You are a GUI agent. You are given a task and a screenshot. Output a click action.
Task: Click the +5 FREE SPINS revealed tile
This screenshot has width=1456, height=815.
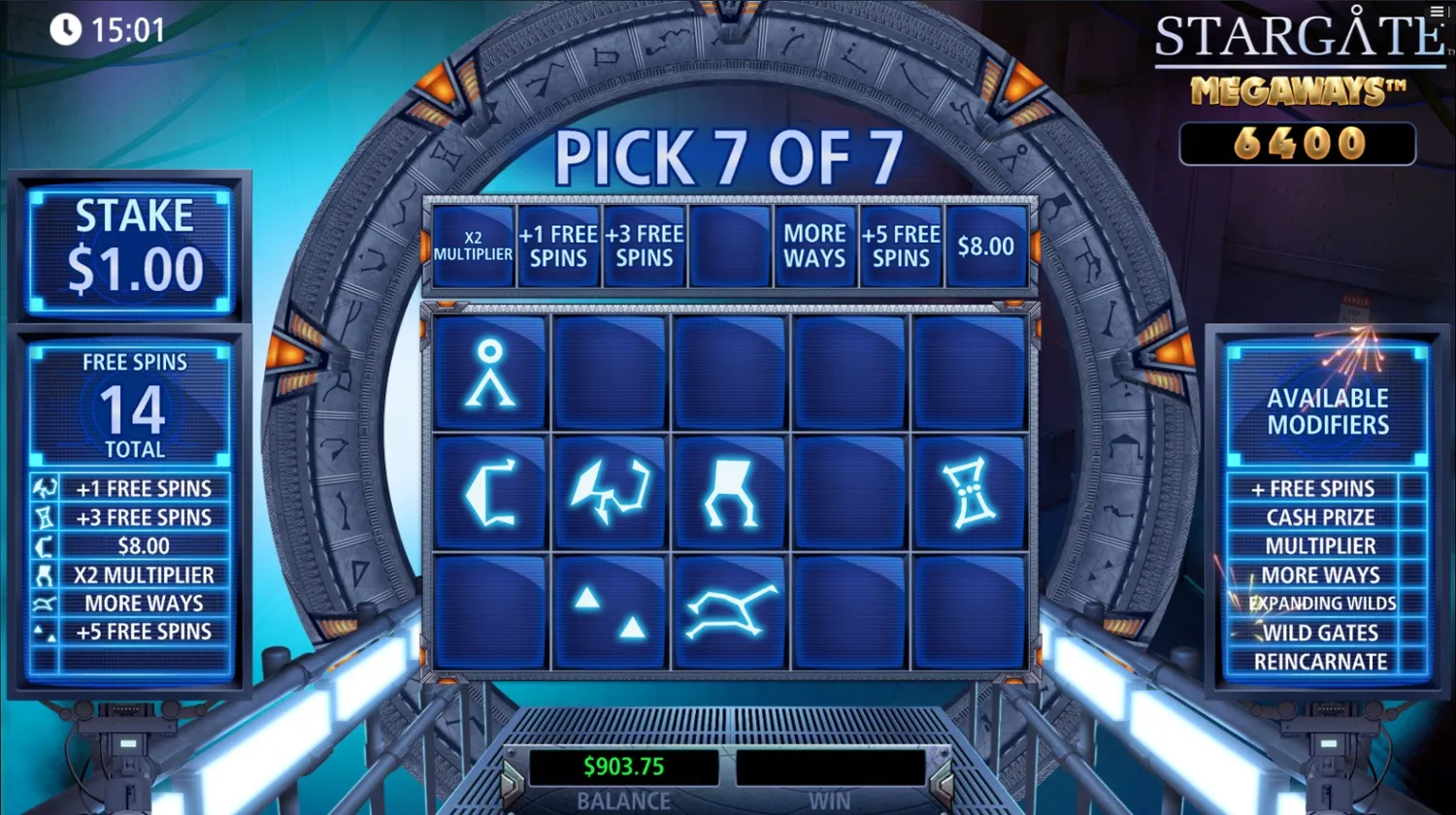[901, 245]
